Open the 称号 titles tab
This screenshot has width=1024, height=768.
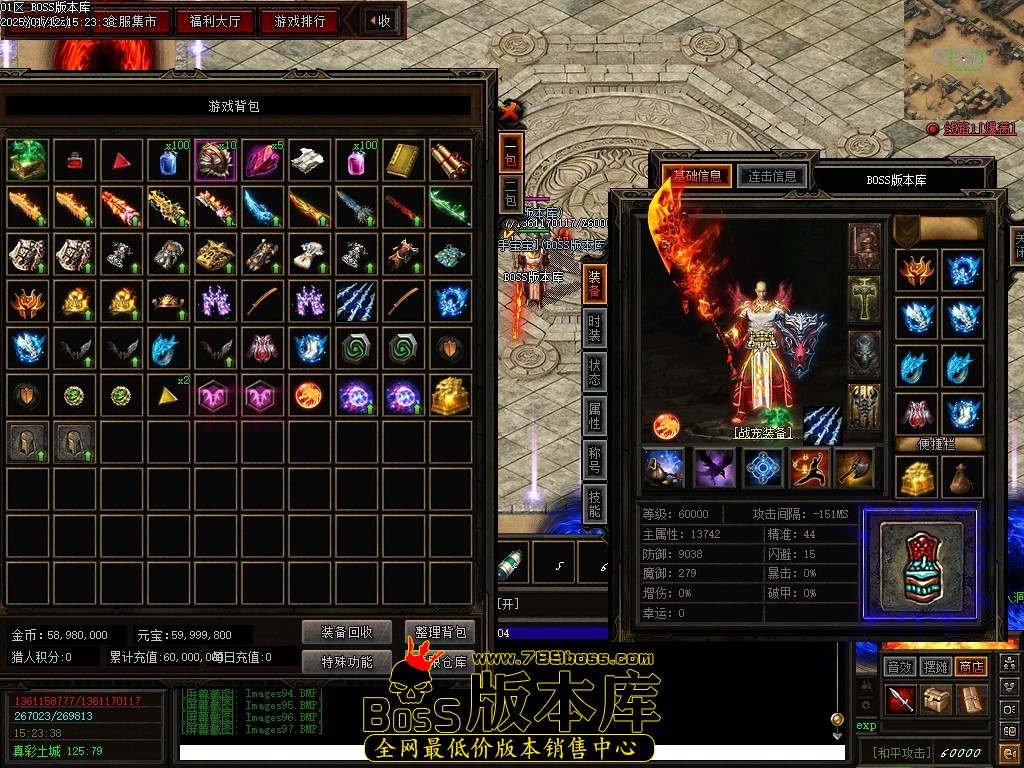pyautogui.click(x=595, y=461)
